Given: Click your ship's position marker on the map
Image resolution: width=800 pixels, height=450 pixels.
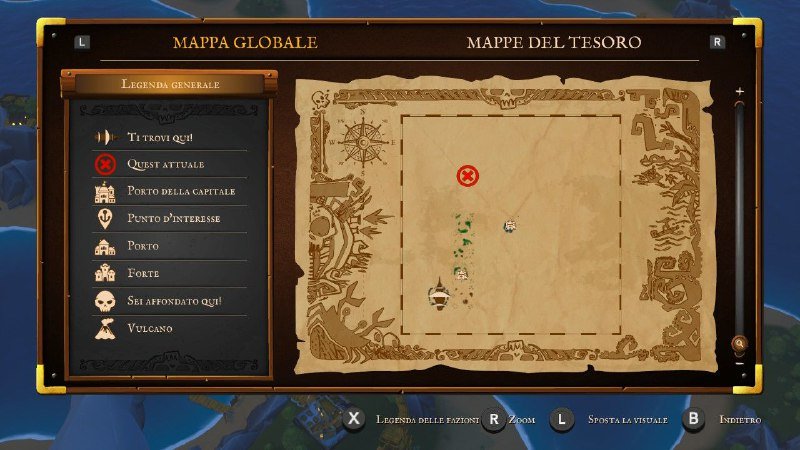Looking at the screenshot, I should pos(438,294).
